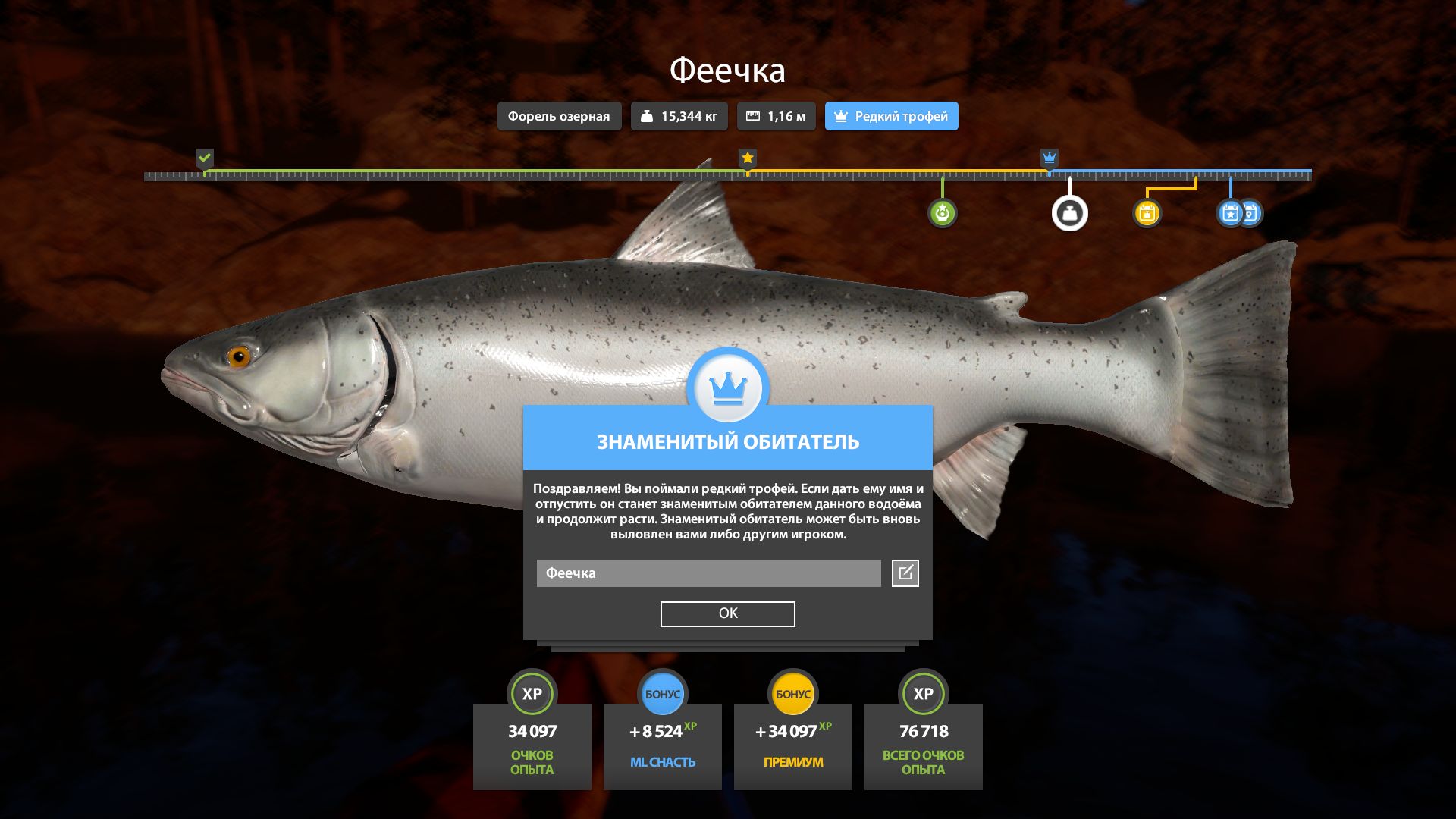1456x819 pixels.
Task: Click the blue crown scale flag
Action: pyautogui.click(x=1050, y=158)
